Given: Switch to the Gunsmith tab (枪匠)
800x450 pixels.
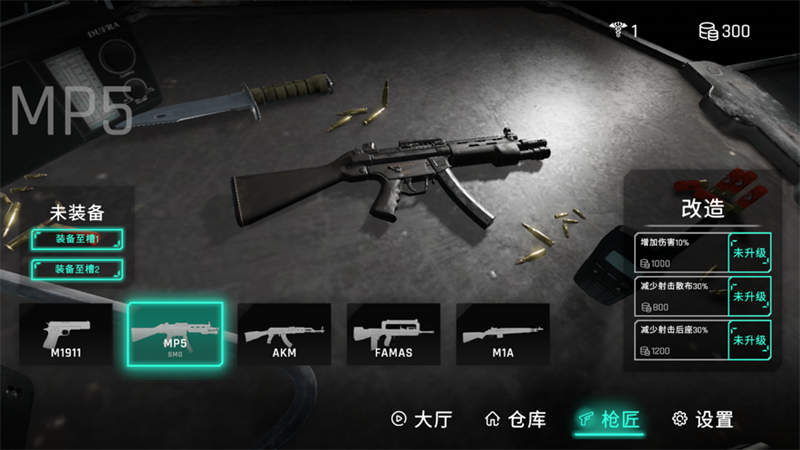Looking at the screenshot, I should pos(609,420).
